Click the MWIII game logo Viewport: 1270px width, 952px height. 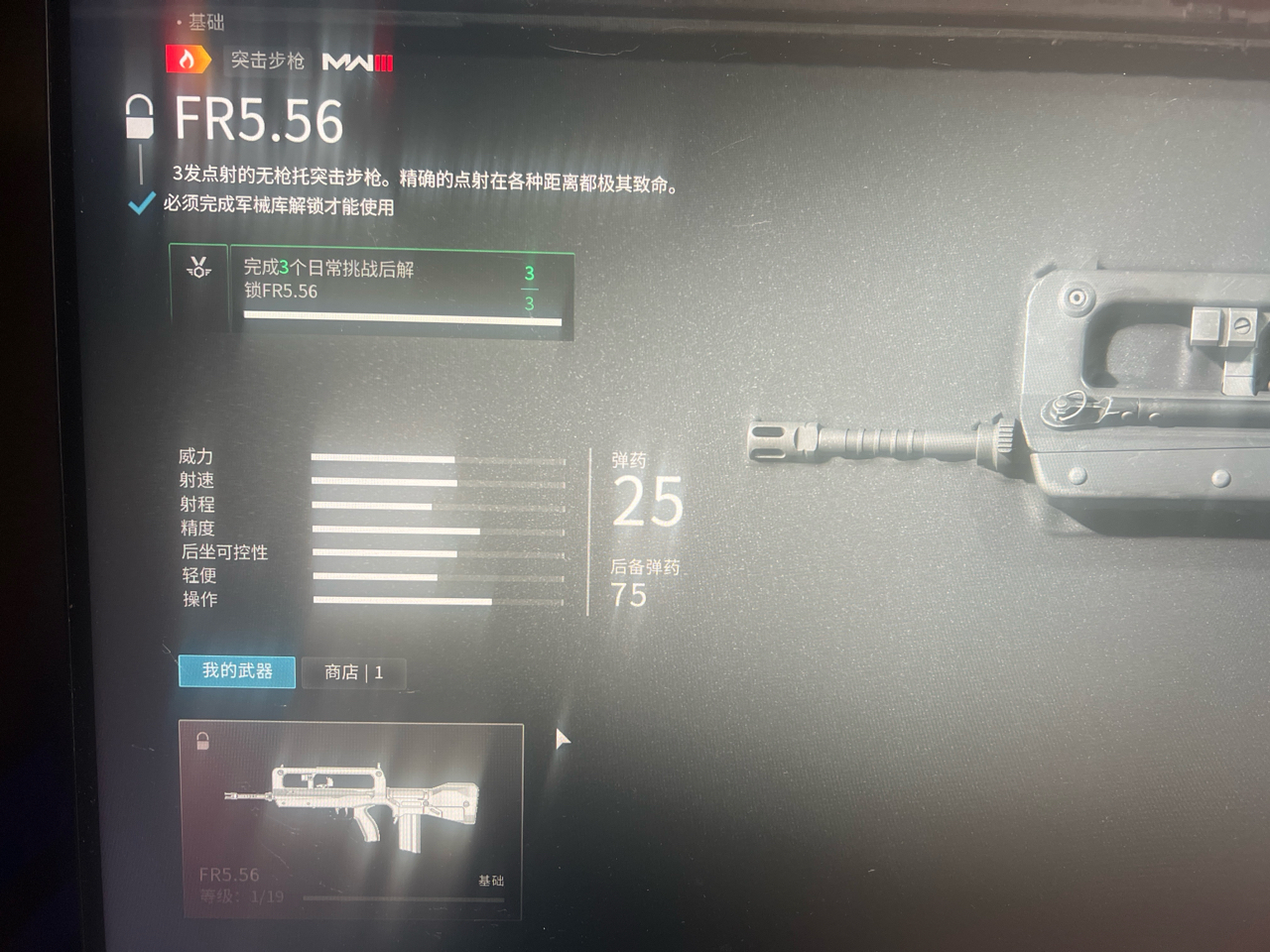[357, 61]
